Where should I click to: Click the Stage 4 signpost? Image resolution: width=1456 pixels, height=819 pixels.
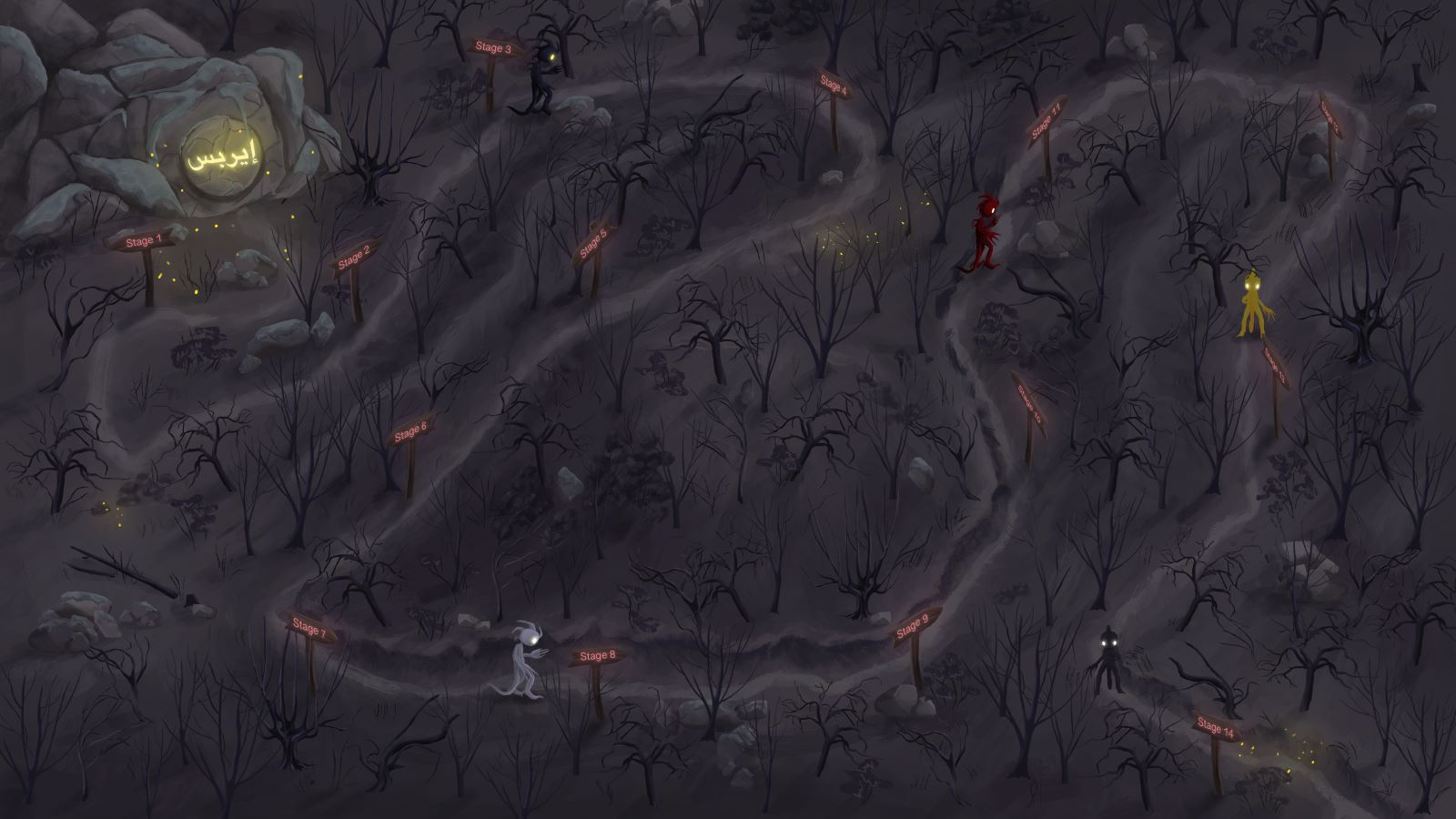pos(833,86)
